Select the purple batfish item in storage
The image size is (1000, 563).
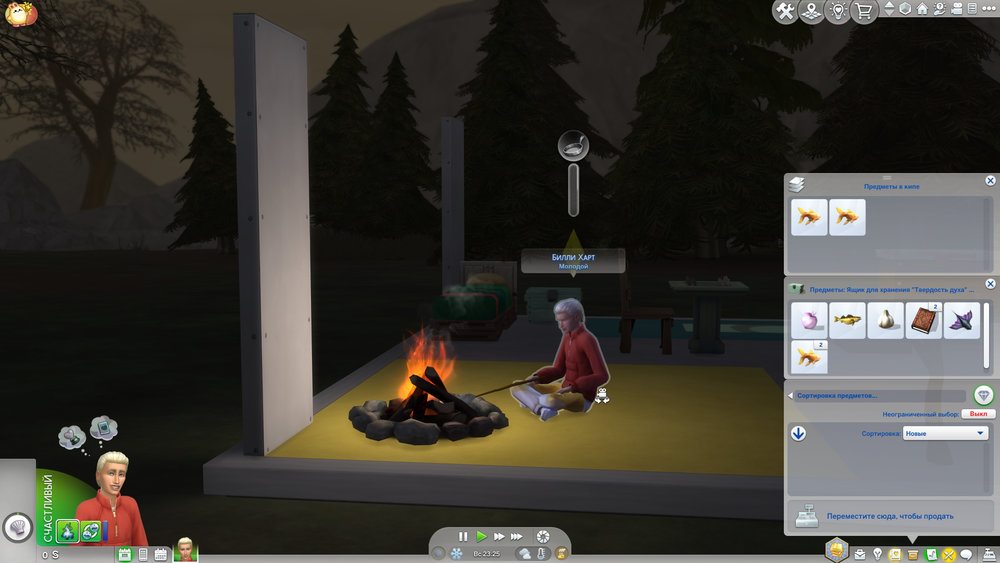(962, 320)
